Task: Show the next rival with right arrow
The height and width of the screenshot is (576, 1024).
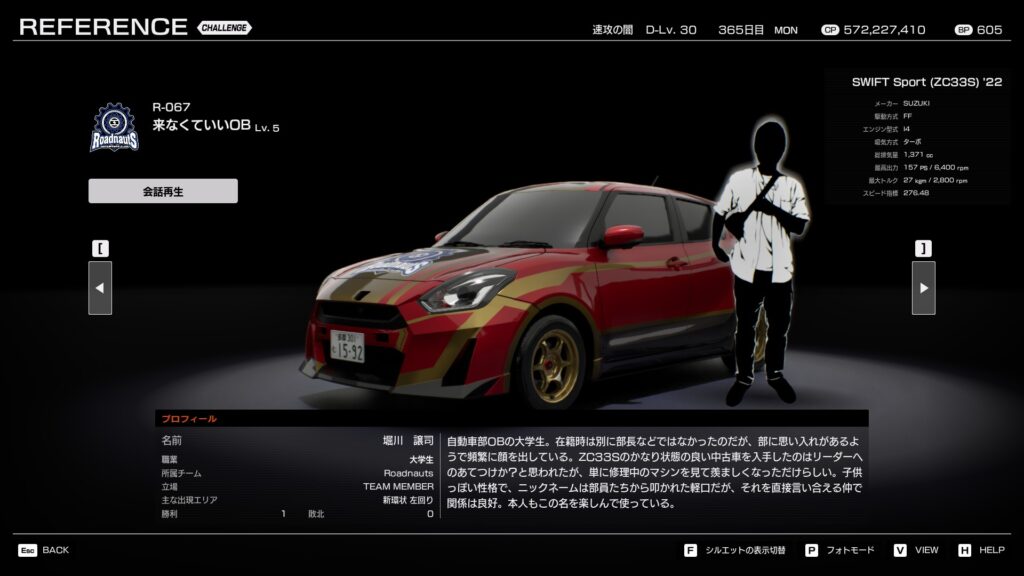Action: (923, 288)
